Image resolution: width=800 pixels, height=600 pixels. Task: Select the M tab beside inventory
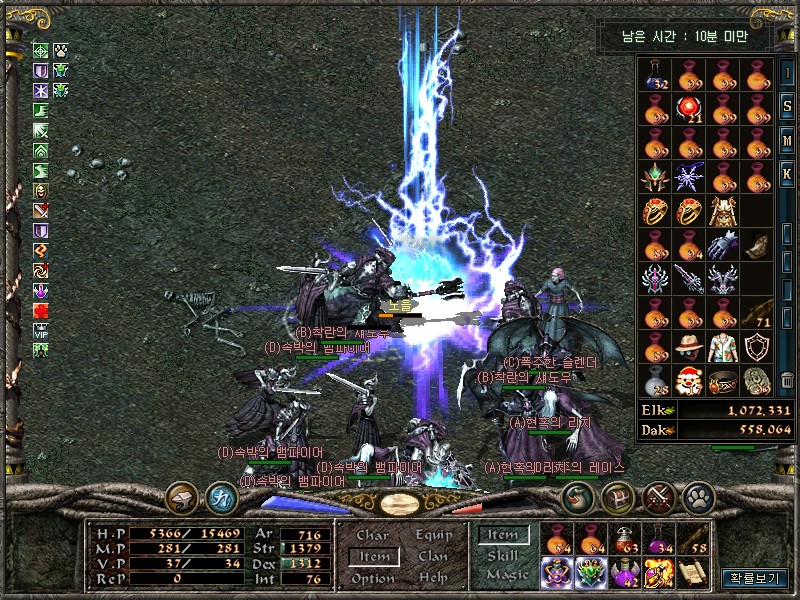coord(788,140)
